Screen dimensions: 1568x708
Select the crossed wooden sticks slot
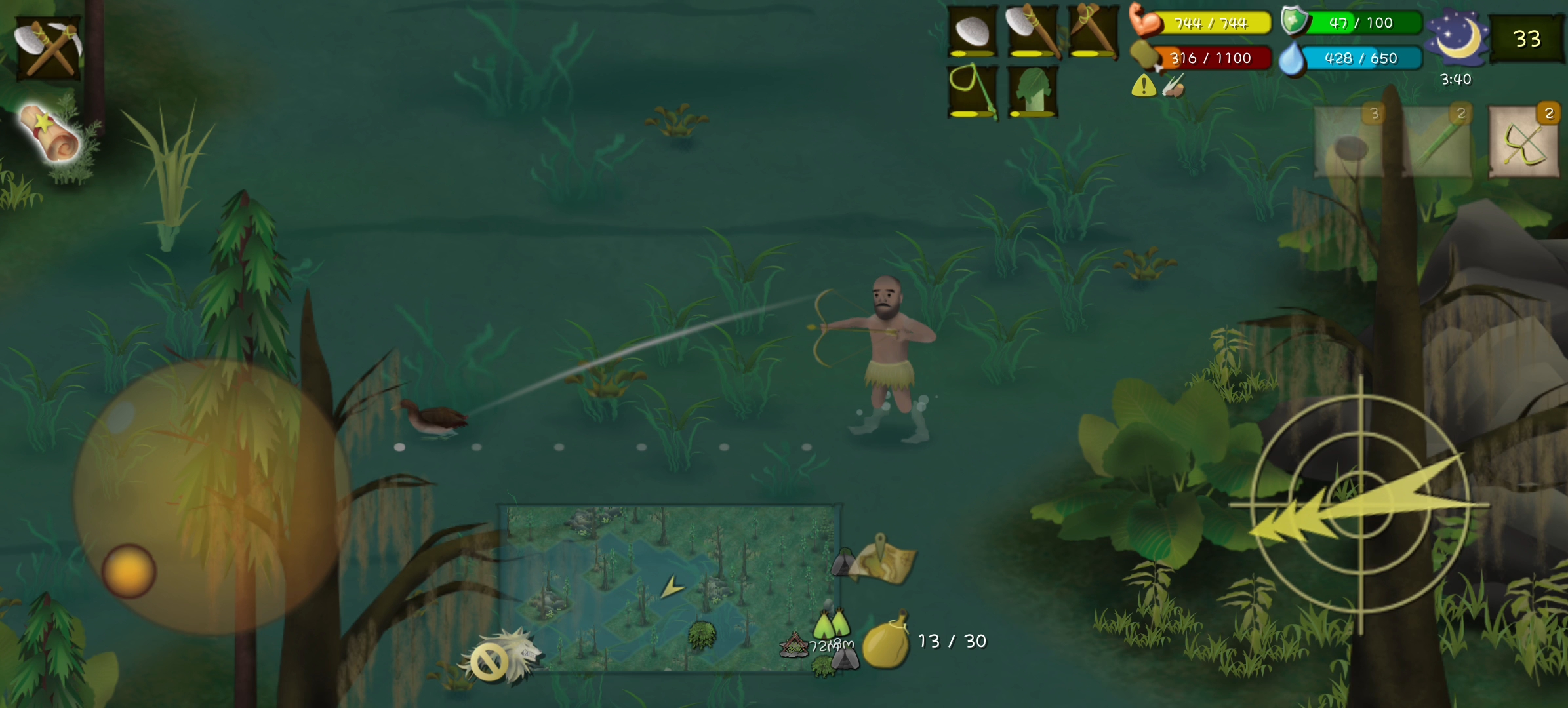1093,31
